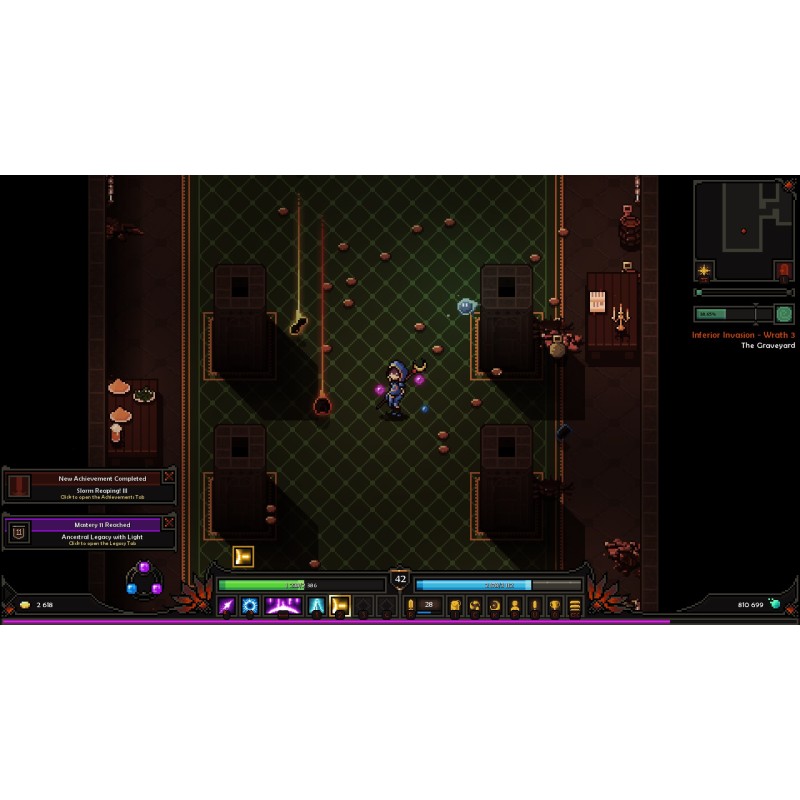Select the golden horn skill slot

pos(340,605)
